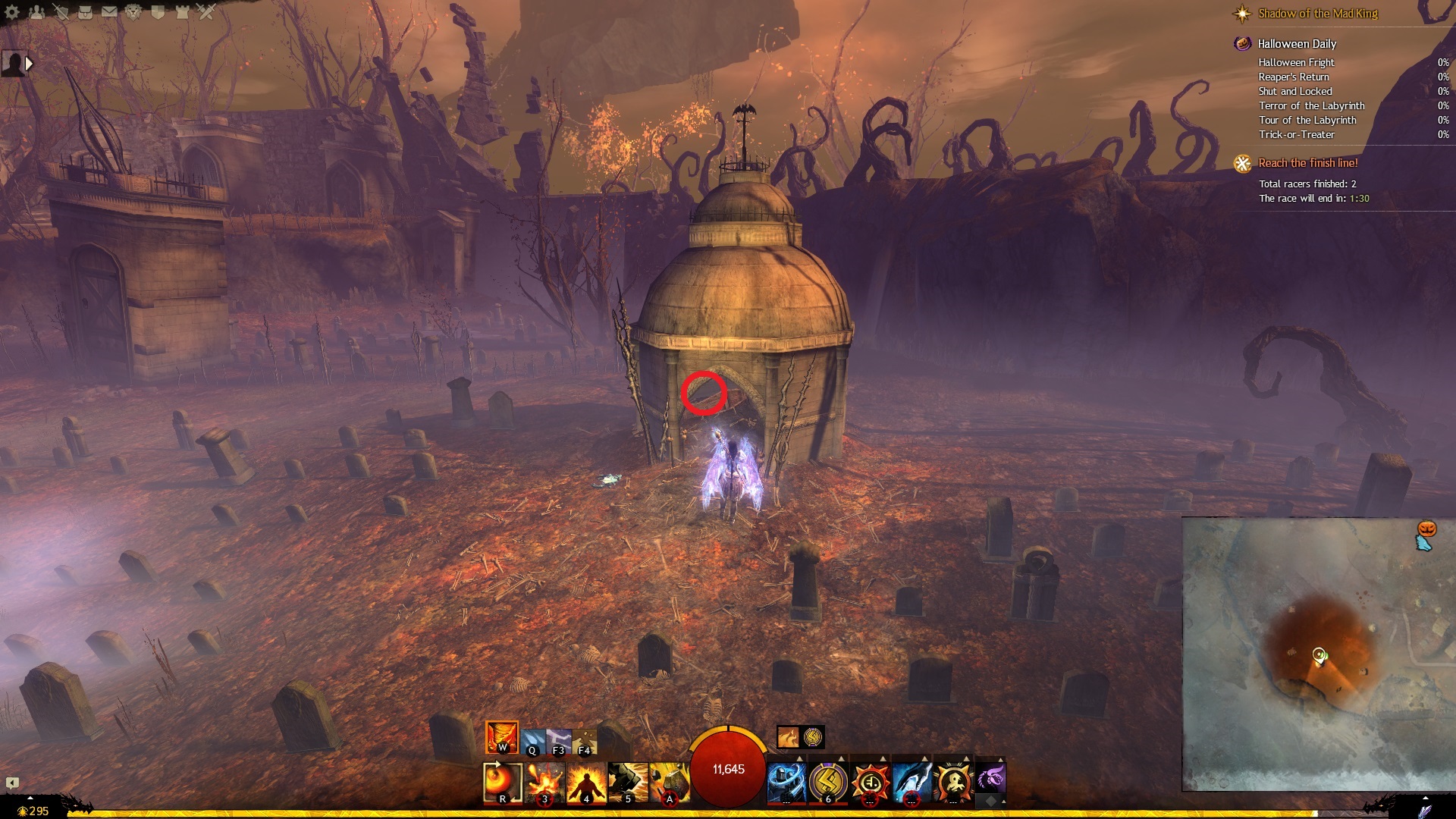Open the Black Lion Trading Company lion icon
This screenshot has width=1456, height=819.
click(x=133, y=12)
